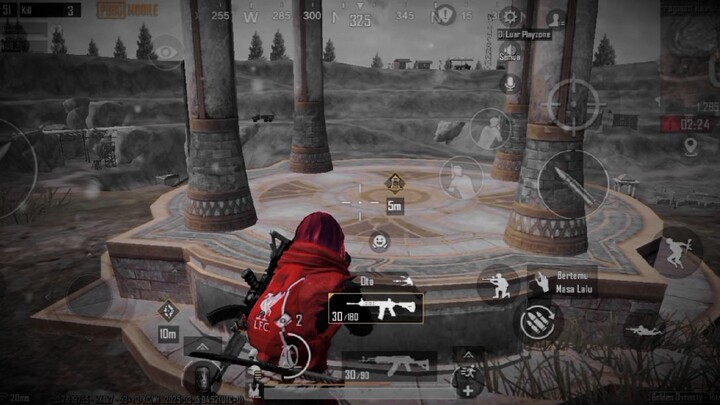This screenshot has width=720, height=405.
Task: Tap the alert exclamation shield icon
Action: tap(446, 14)
